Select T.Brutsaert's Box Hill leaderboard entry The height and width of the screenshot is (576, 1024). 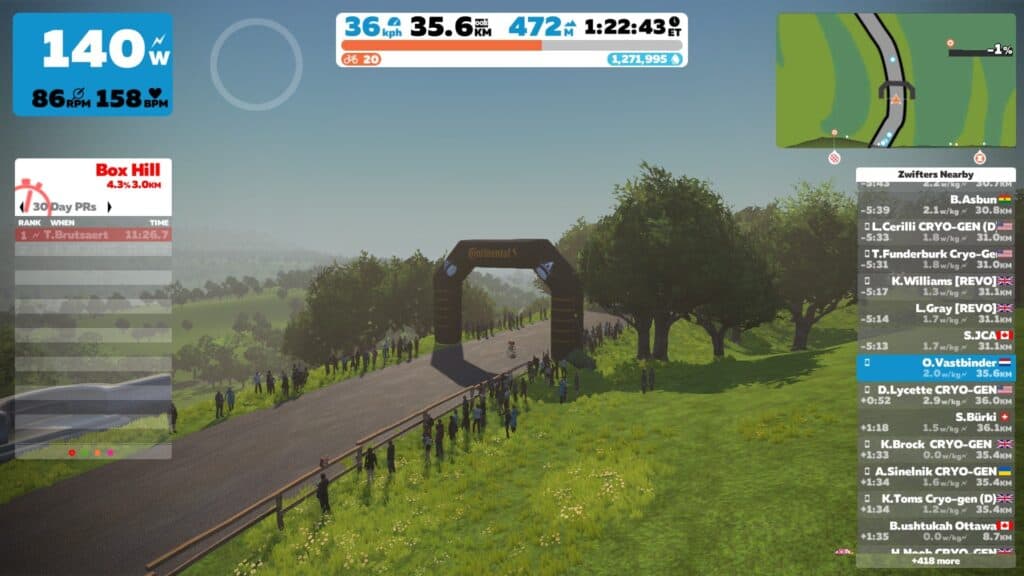point(93,234)
